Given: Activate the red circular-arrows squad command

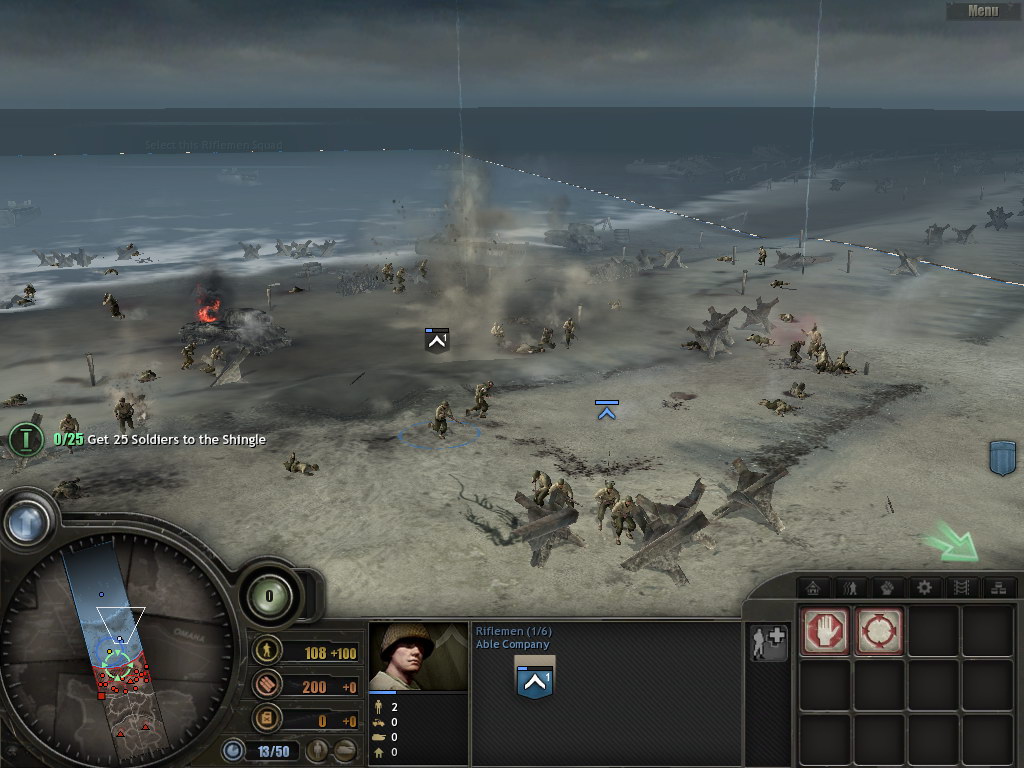Looking at the screenshot, I should (x=879, y=631).
